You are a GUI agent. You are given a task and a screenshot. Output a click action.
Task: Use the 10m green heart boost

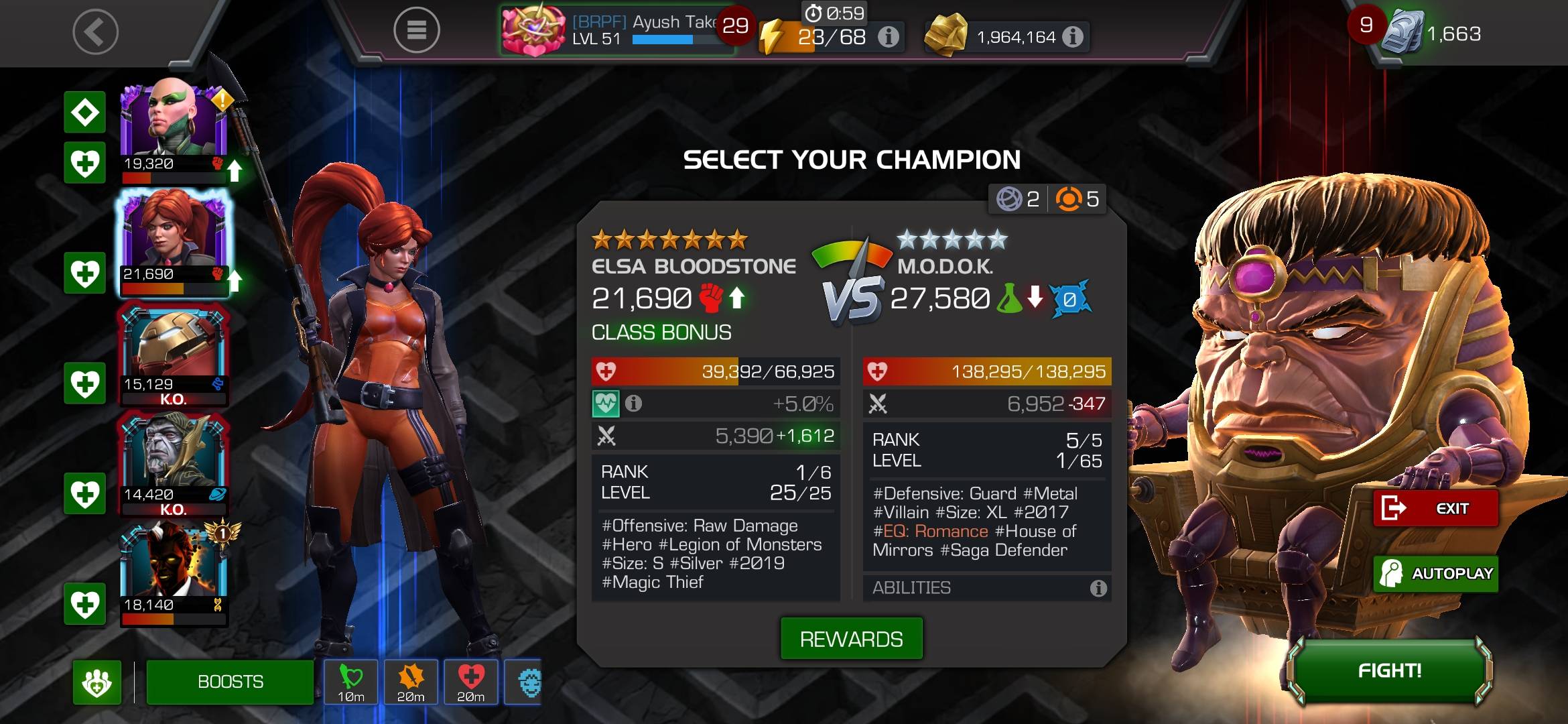click(x=350, y=682)
